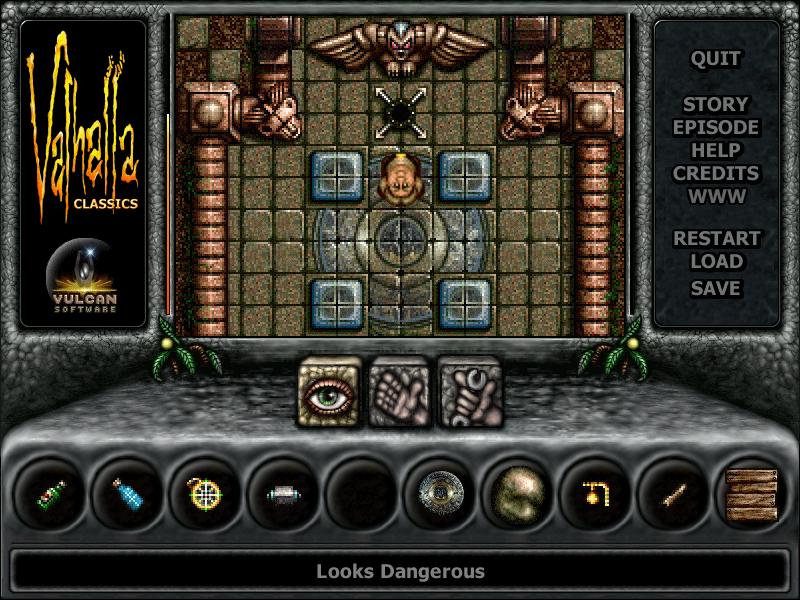Image resolution: width=800 pixels, height=600 pixels.
Task: Select the eye look action
Action: click(x=331, y=391)
